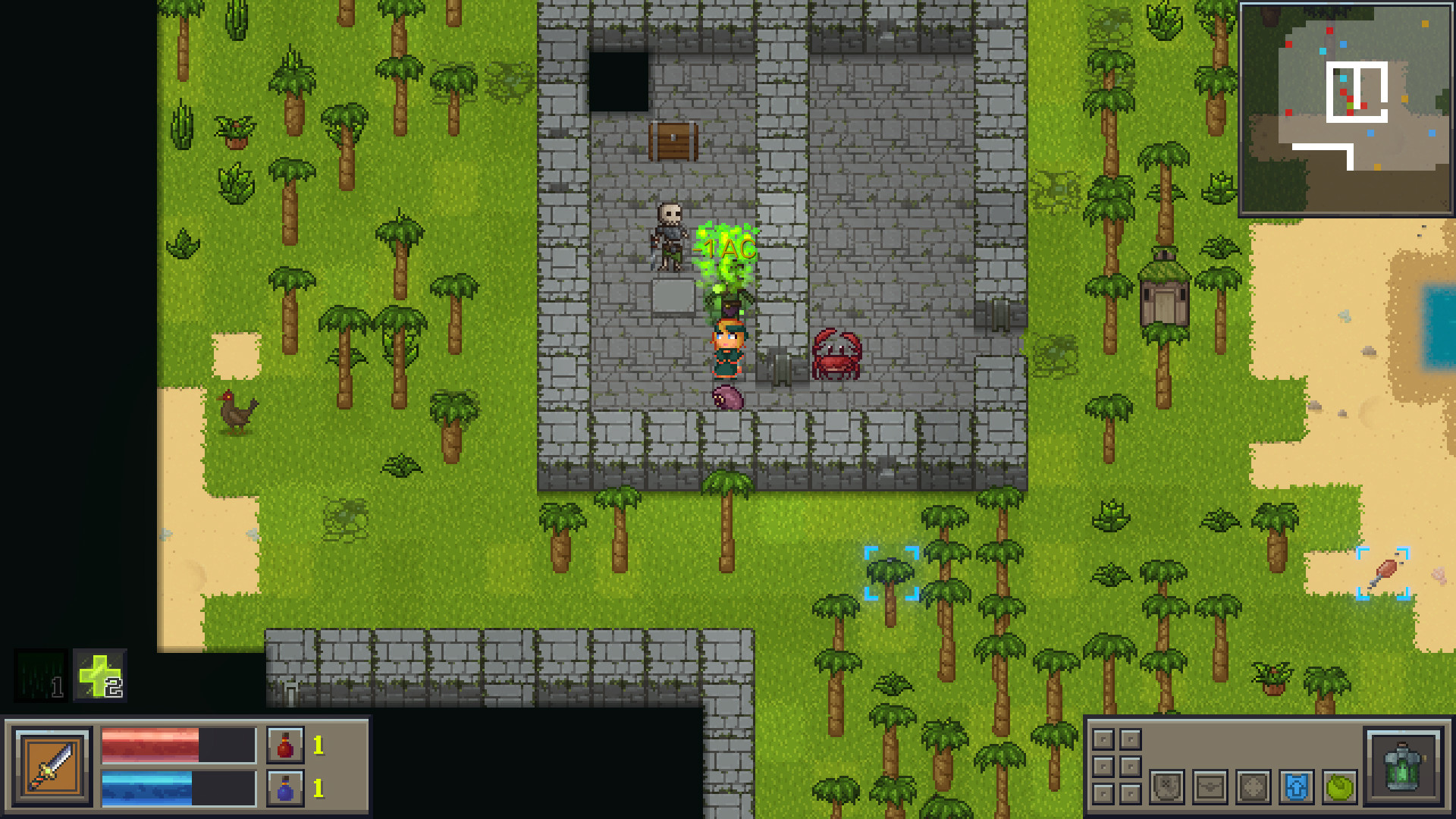Select the shield emblem icon in bottom-right panel
Image resolution: width=1456 pixels, height=819 pixels.
coord(1168,787)
